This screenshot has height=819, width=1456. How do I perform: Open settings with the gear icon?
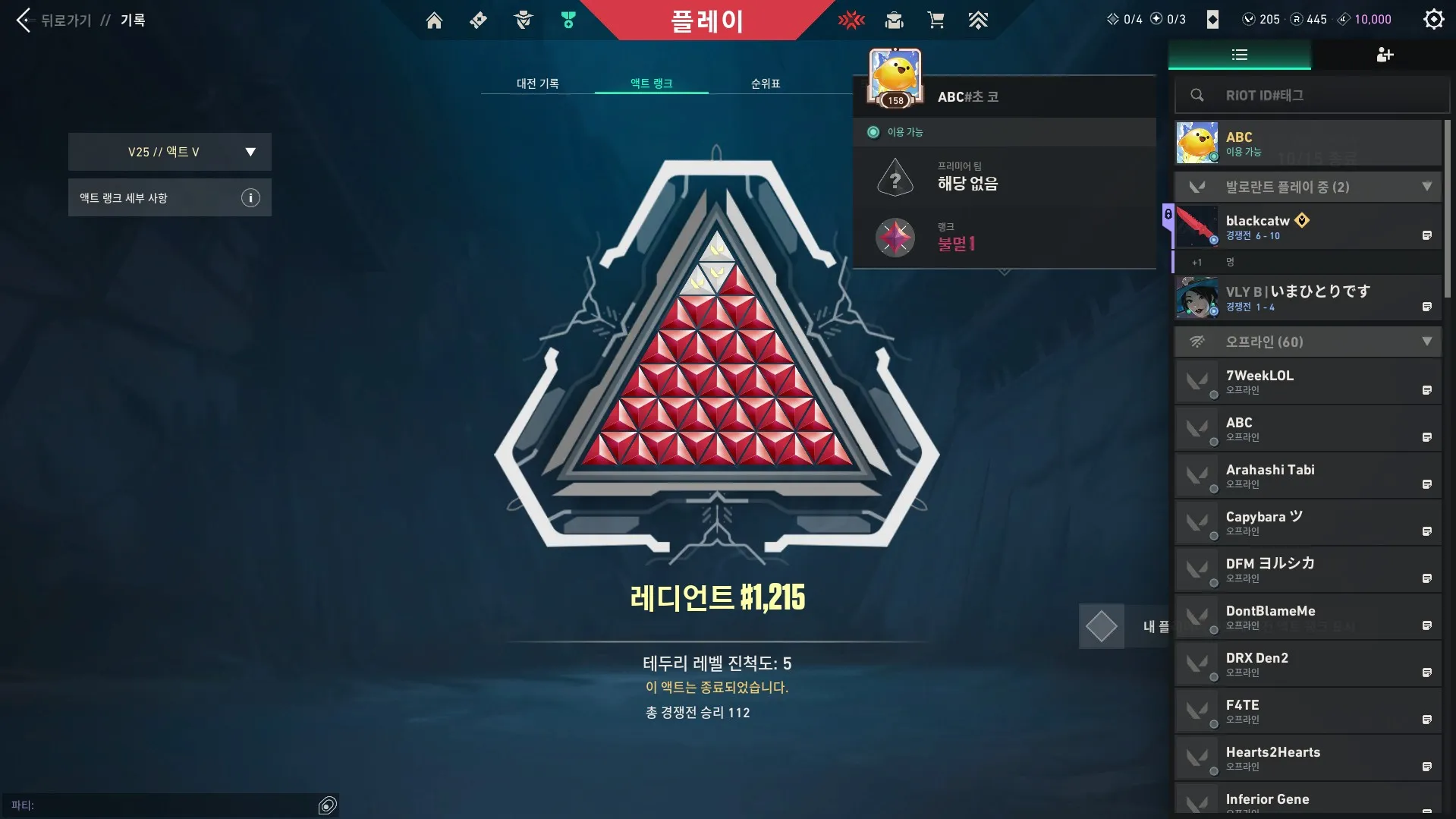click(x=1433, y=19)
